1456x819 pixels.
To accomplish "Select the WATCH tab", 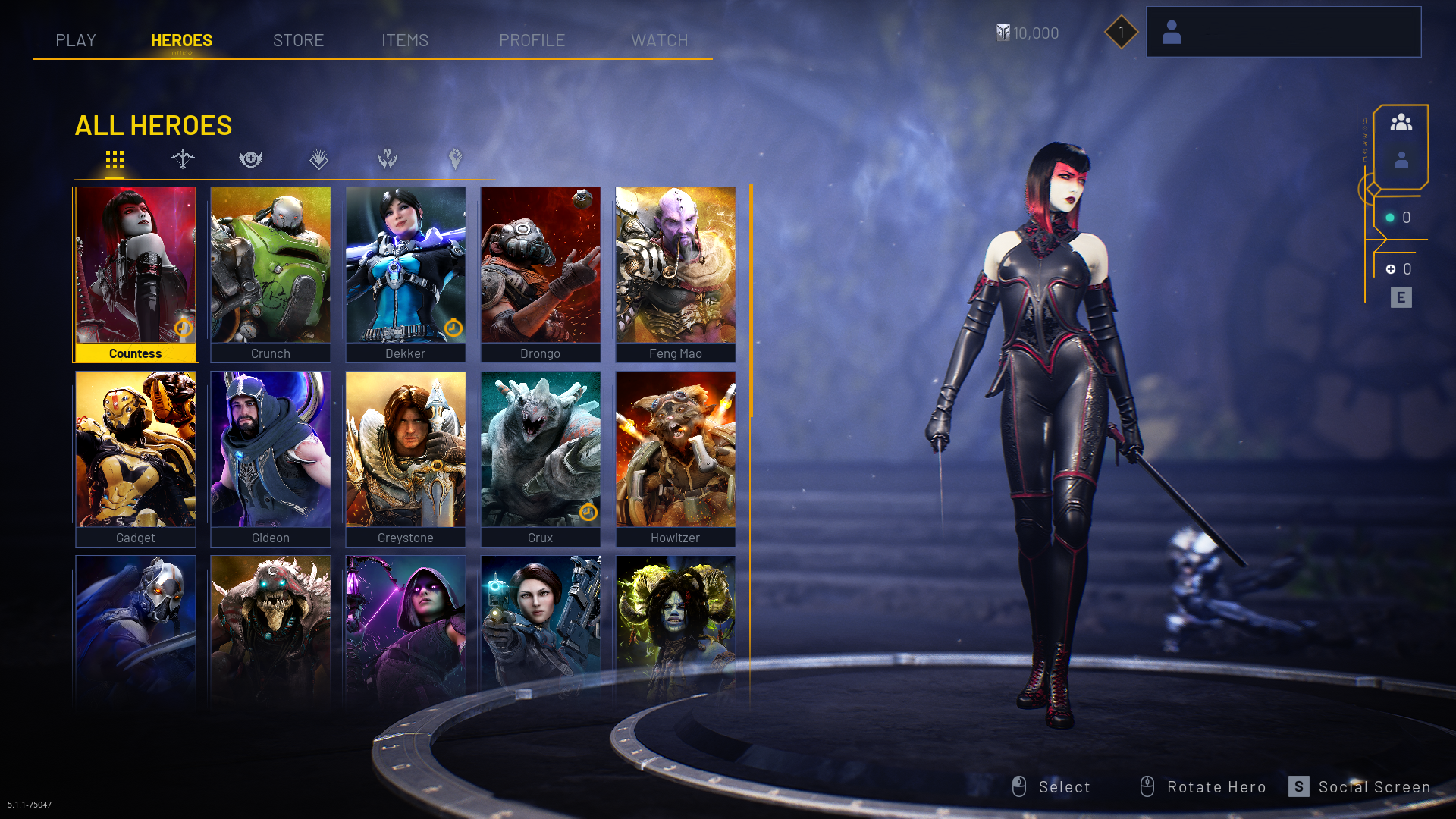I will pyautogui.click(x=660, y=40).
